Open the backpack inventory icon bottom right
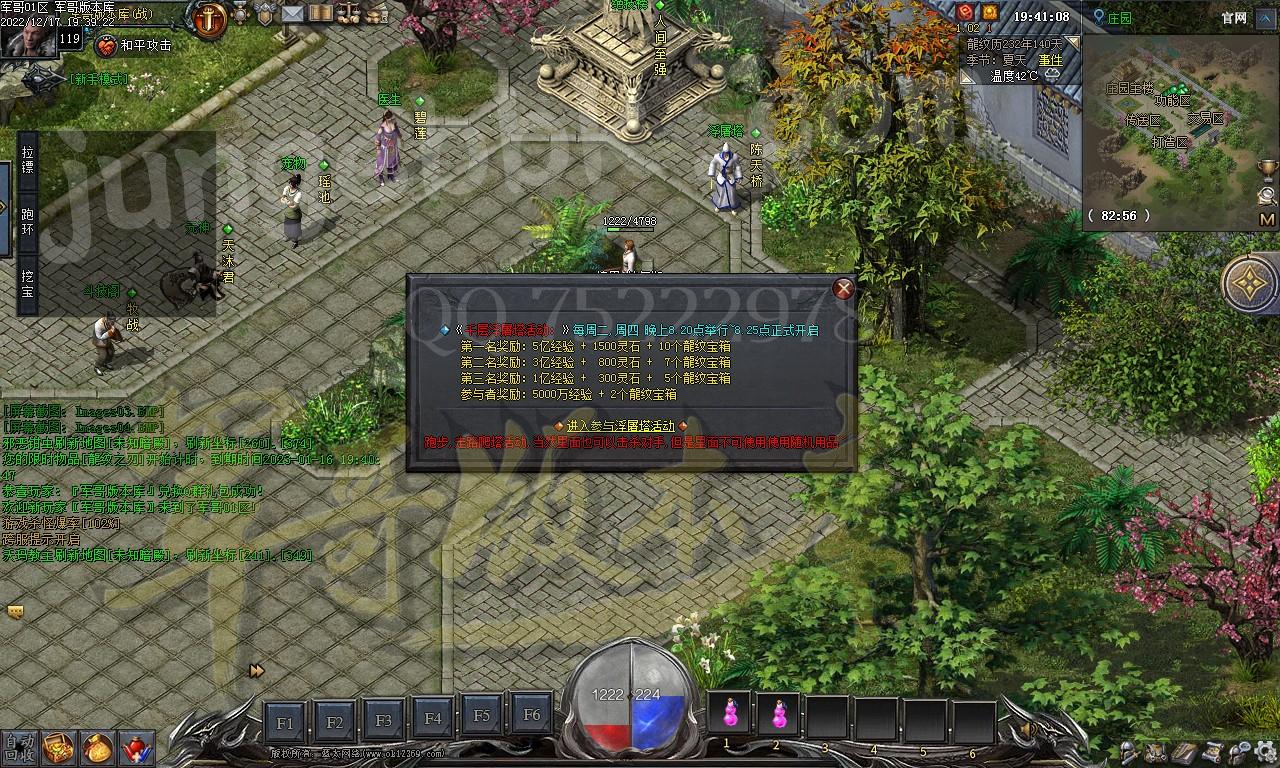The height and width of the screenshot is (768, 1280). (1155, 751)
